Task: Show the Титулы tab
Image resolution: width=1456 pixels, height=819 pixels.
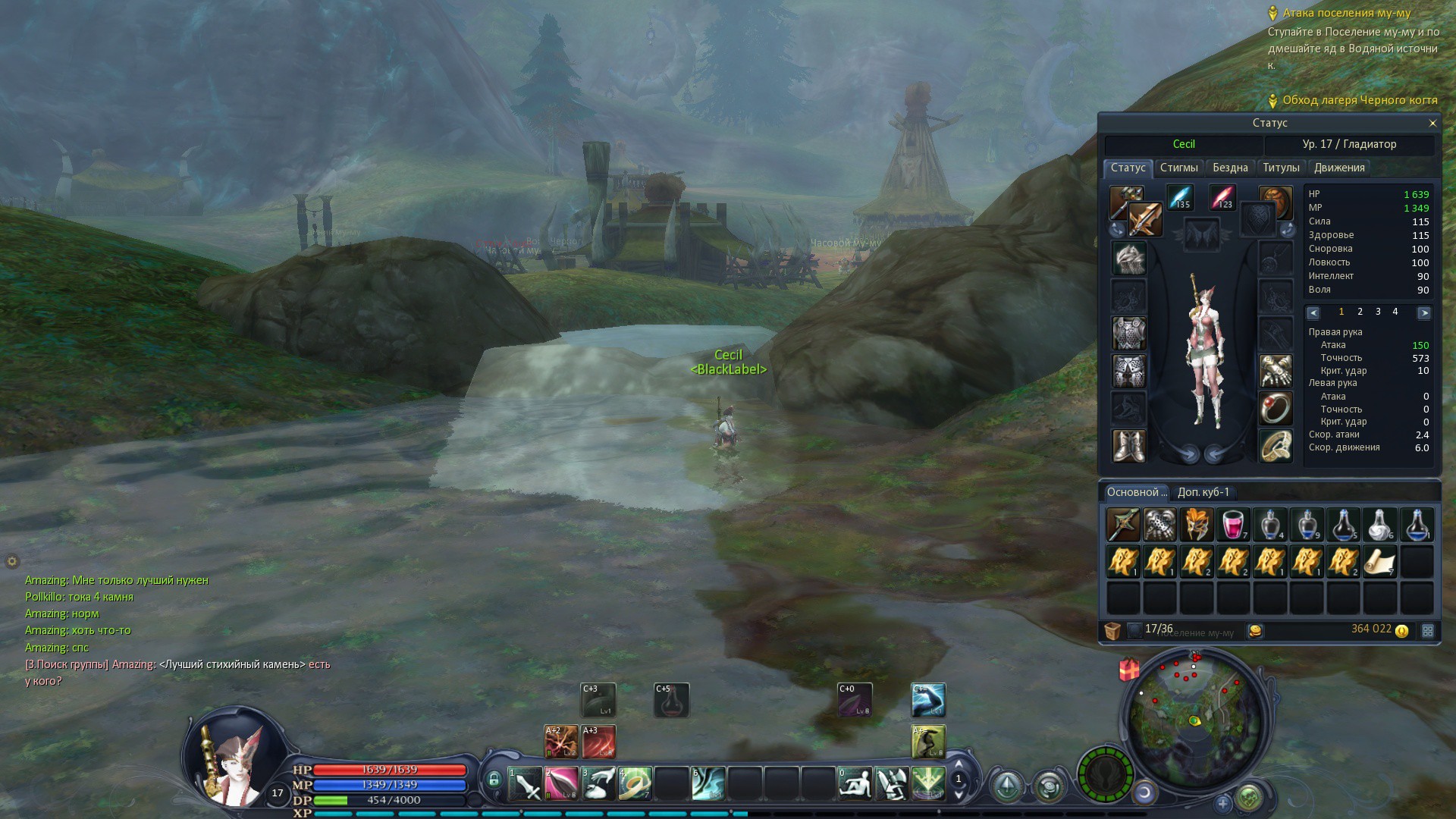Action: [1281, 168]
